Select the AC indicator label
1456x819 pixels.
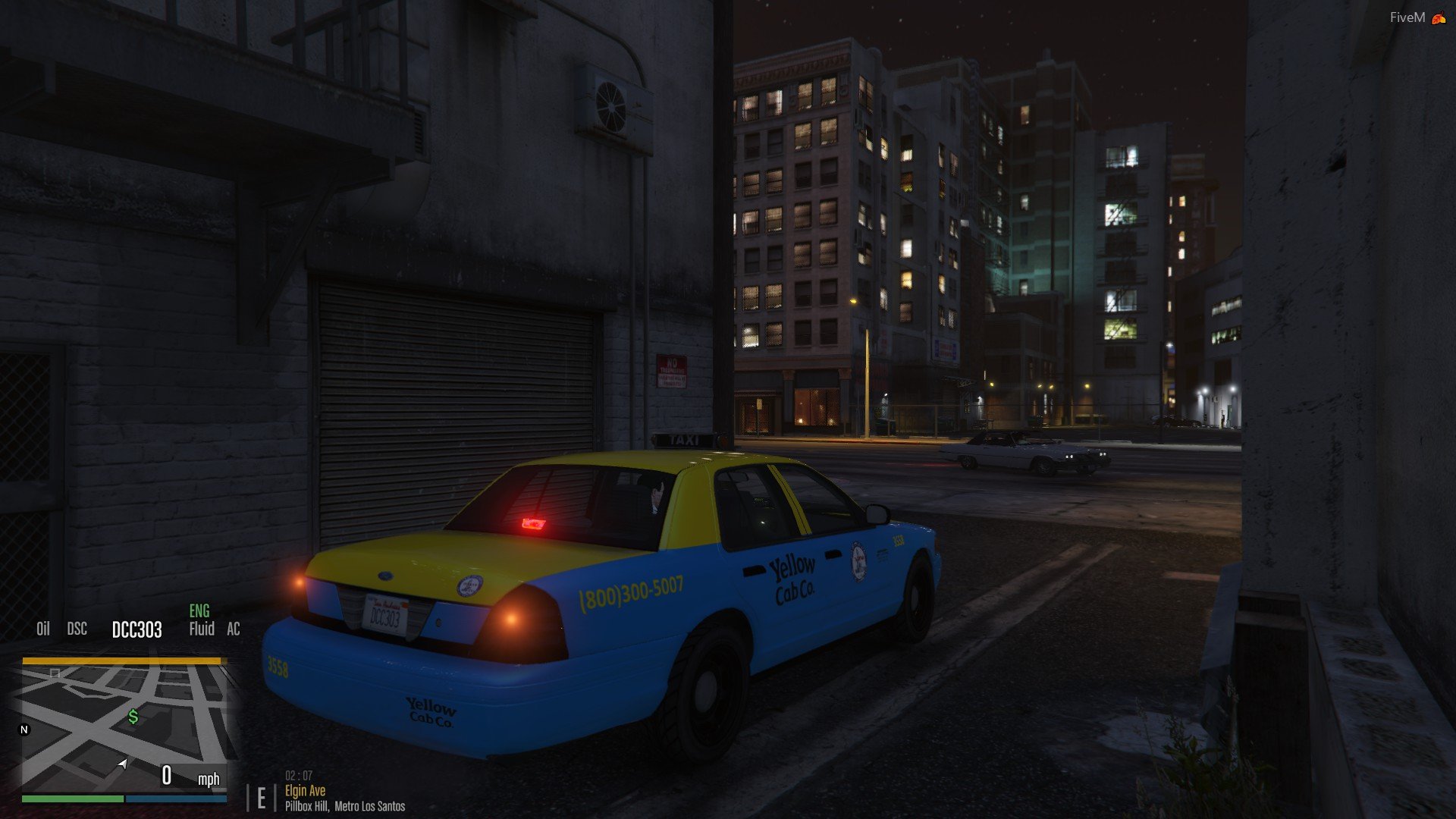coord(234,629)
